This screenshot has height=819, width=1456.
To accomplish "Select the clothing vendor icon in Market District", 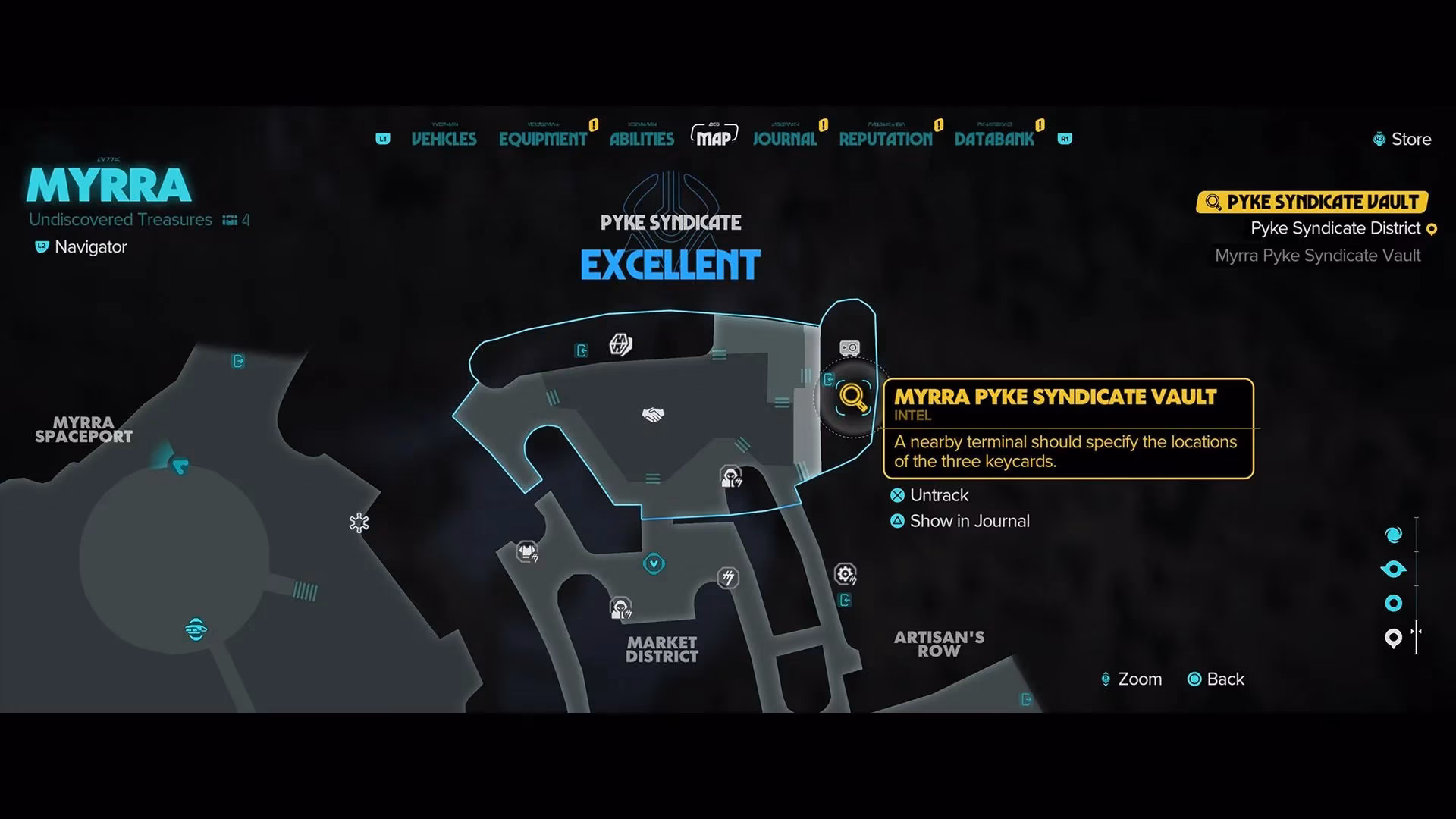I will click(x=527, y=552).
